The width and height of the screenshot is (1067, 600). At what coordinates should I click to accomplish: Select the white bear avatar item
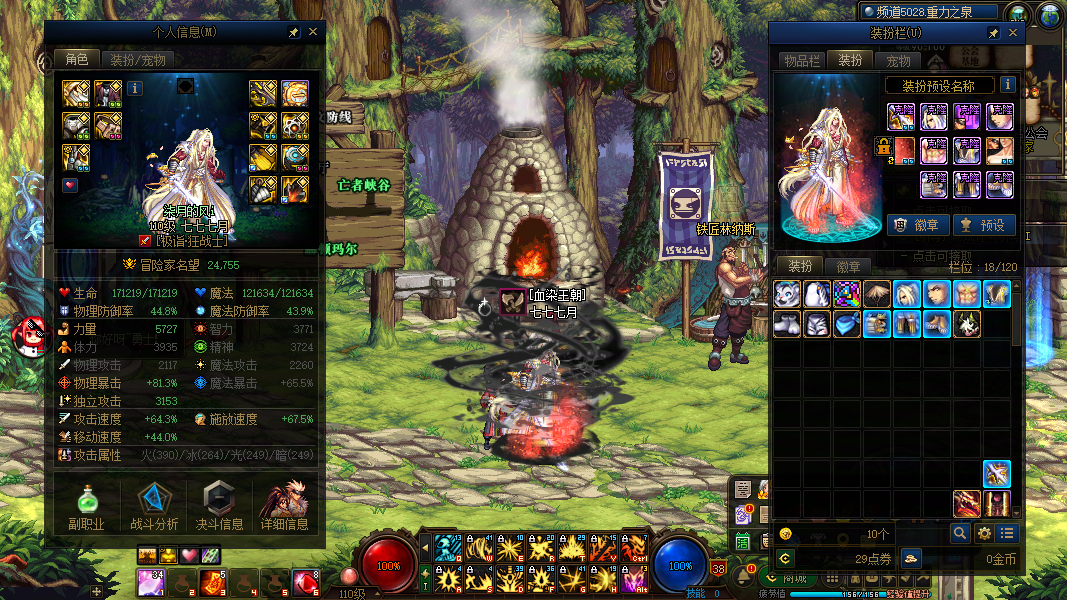point(787,294)
